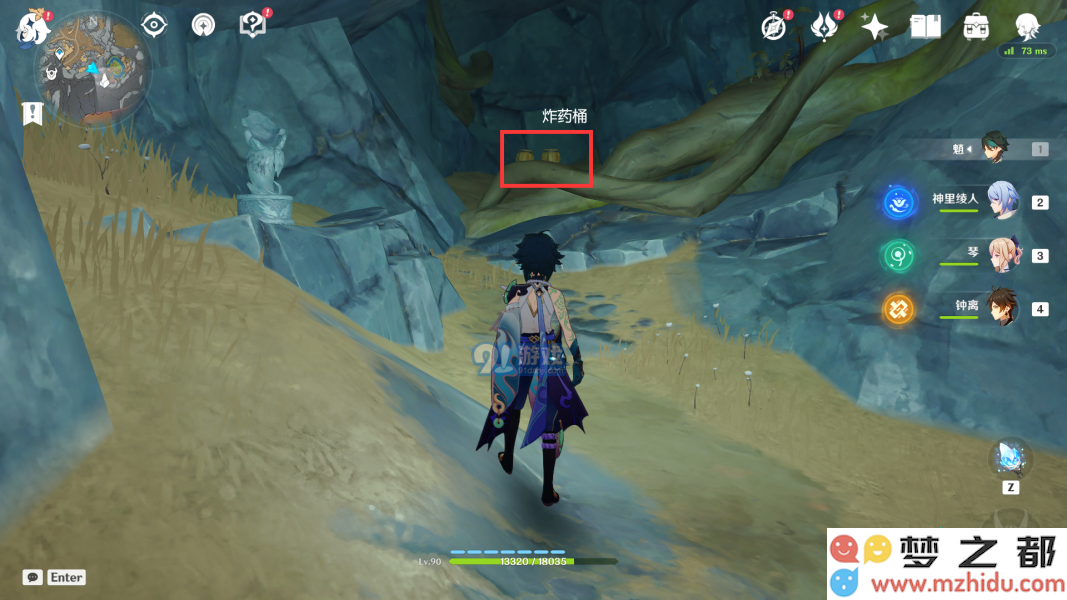Open the four-point star wish icon

point(874,27)
